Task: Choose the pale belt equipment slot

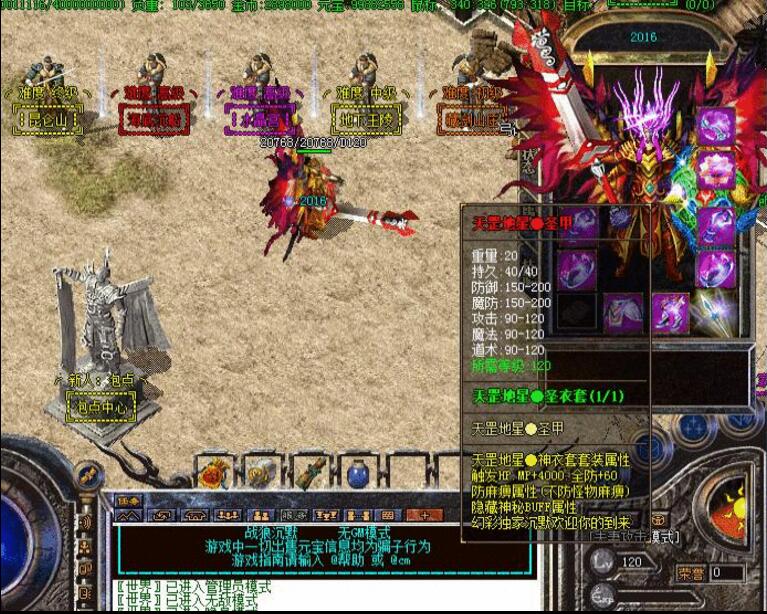Action: coord(624,313)
